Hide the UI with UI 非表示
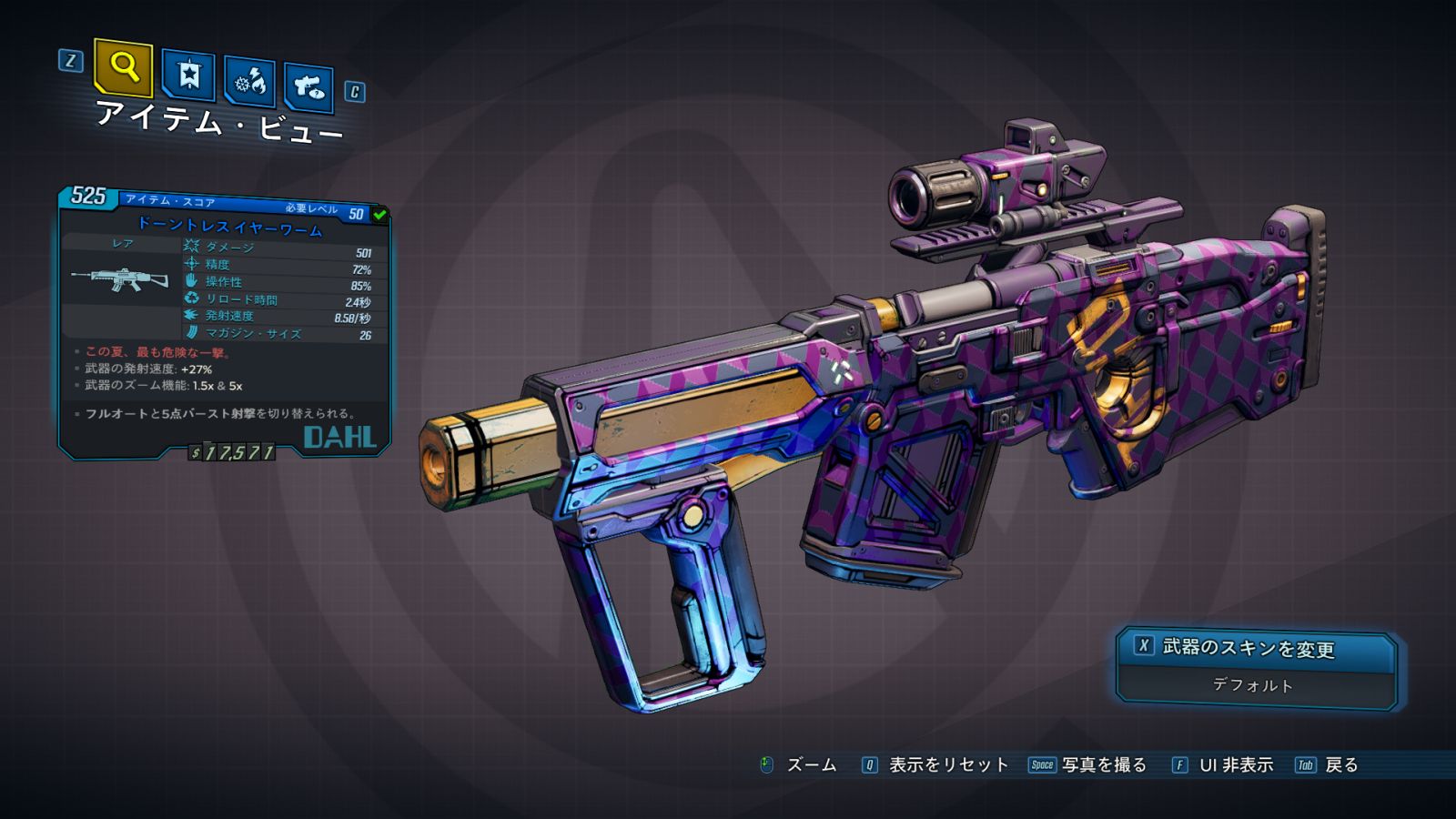Viewport: 1456px width, 819px height. 1235,765
